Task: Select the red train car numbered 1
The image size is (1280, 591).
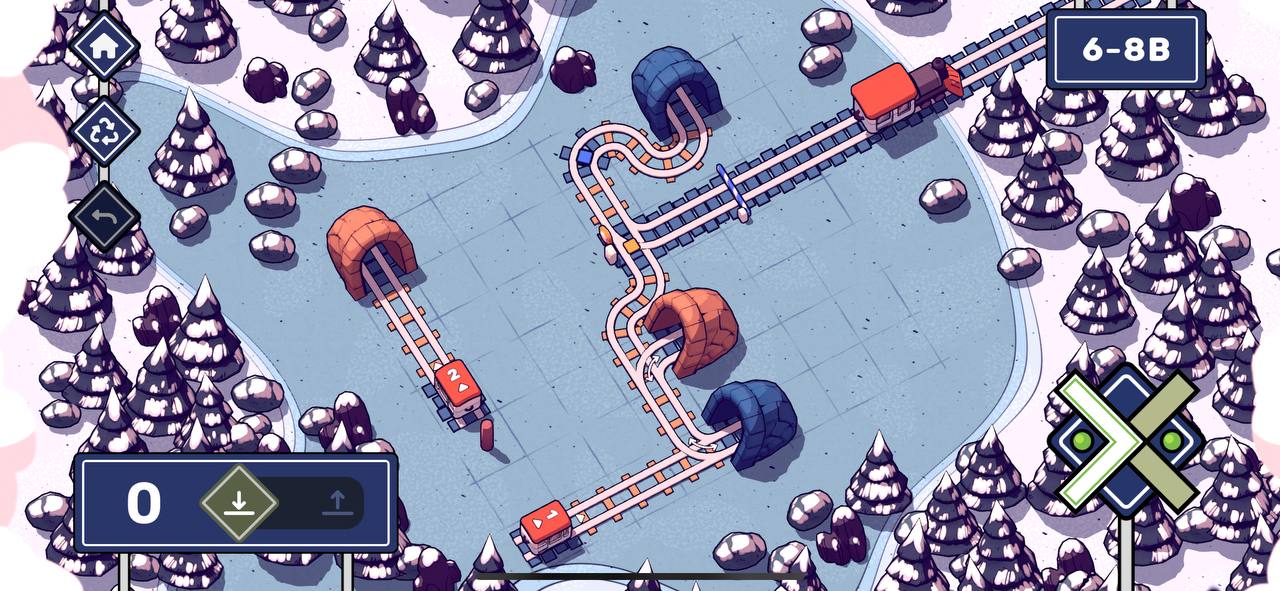Action: [546, 523]
